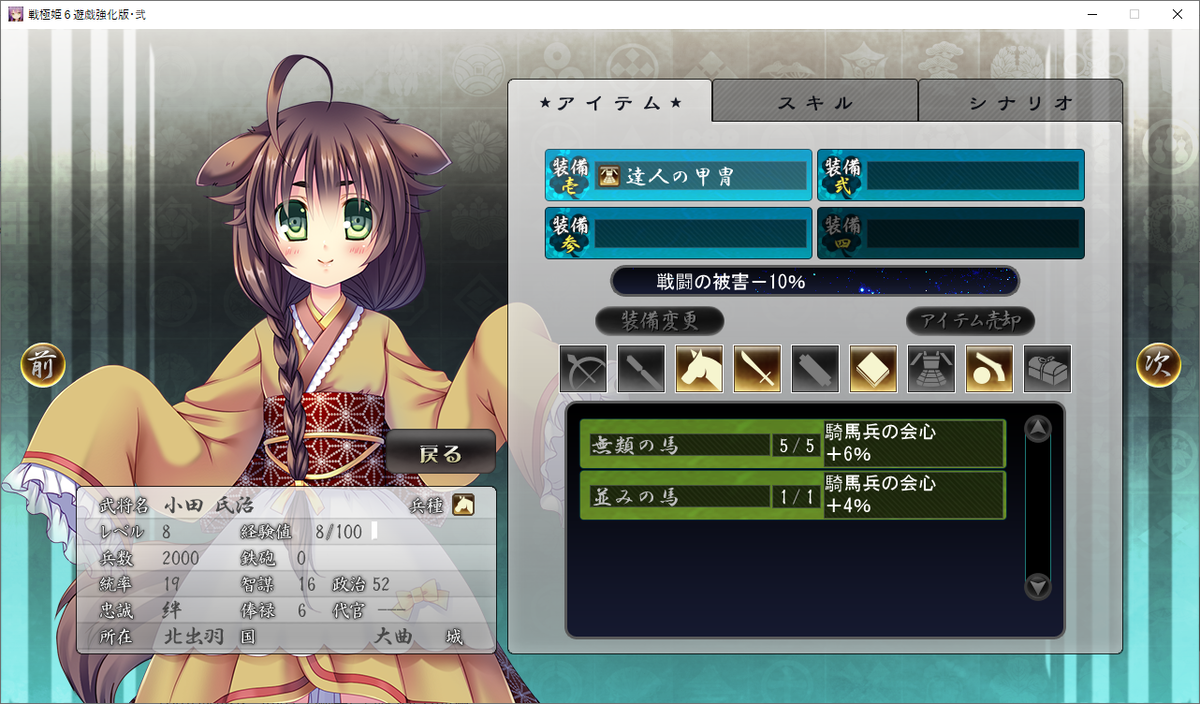Click the アイテム売却 sell button
This screenshot has width=1200, height=704.
pos(970,321)
